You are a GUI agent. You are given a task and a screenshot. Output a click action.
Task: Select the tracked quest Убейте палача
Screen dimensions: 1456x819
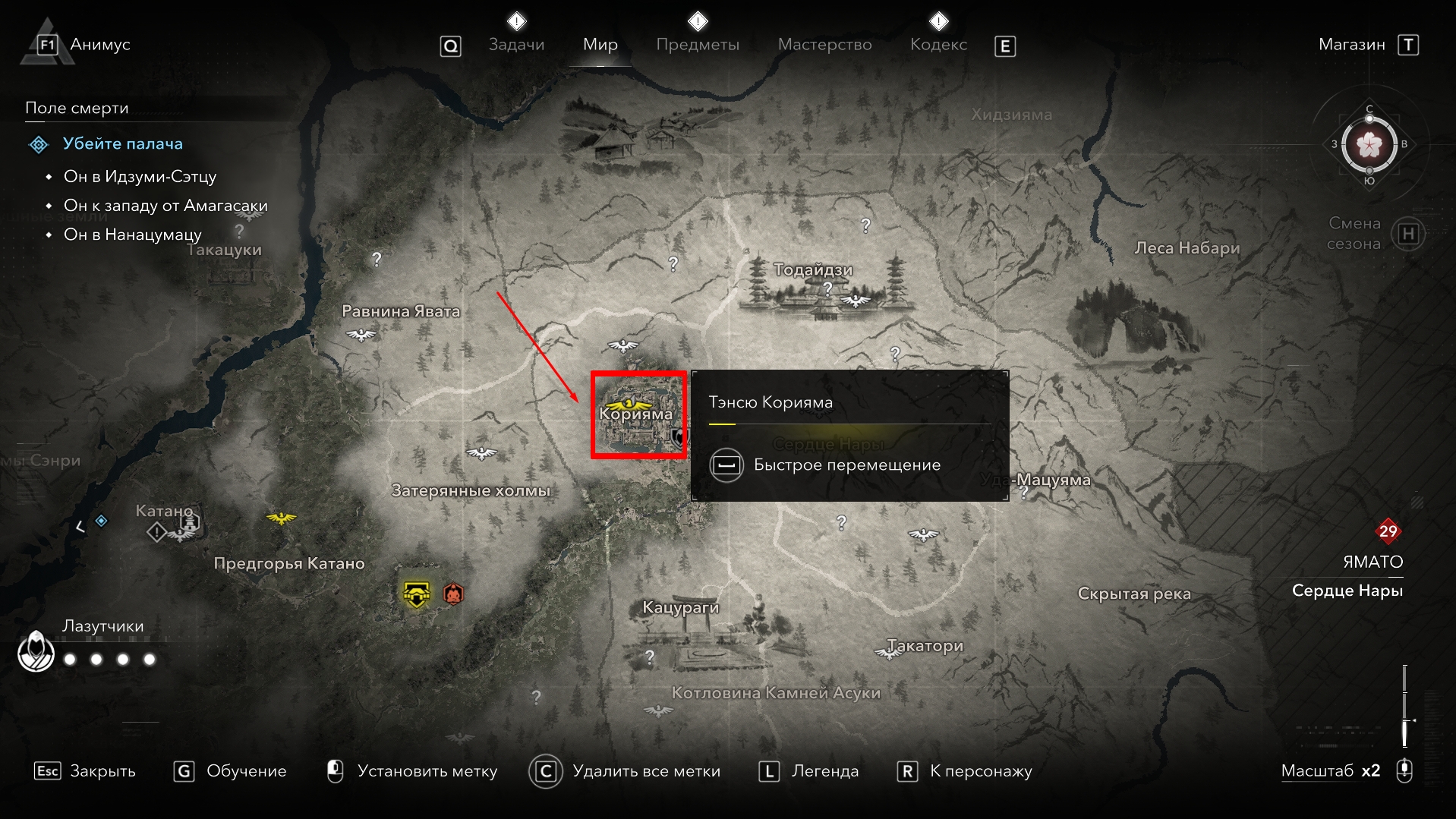122,143
